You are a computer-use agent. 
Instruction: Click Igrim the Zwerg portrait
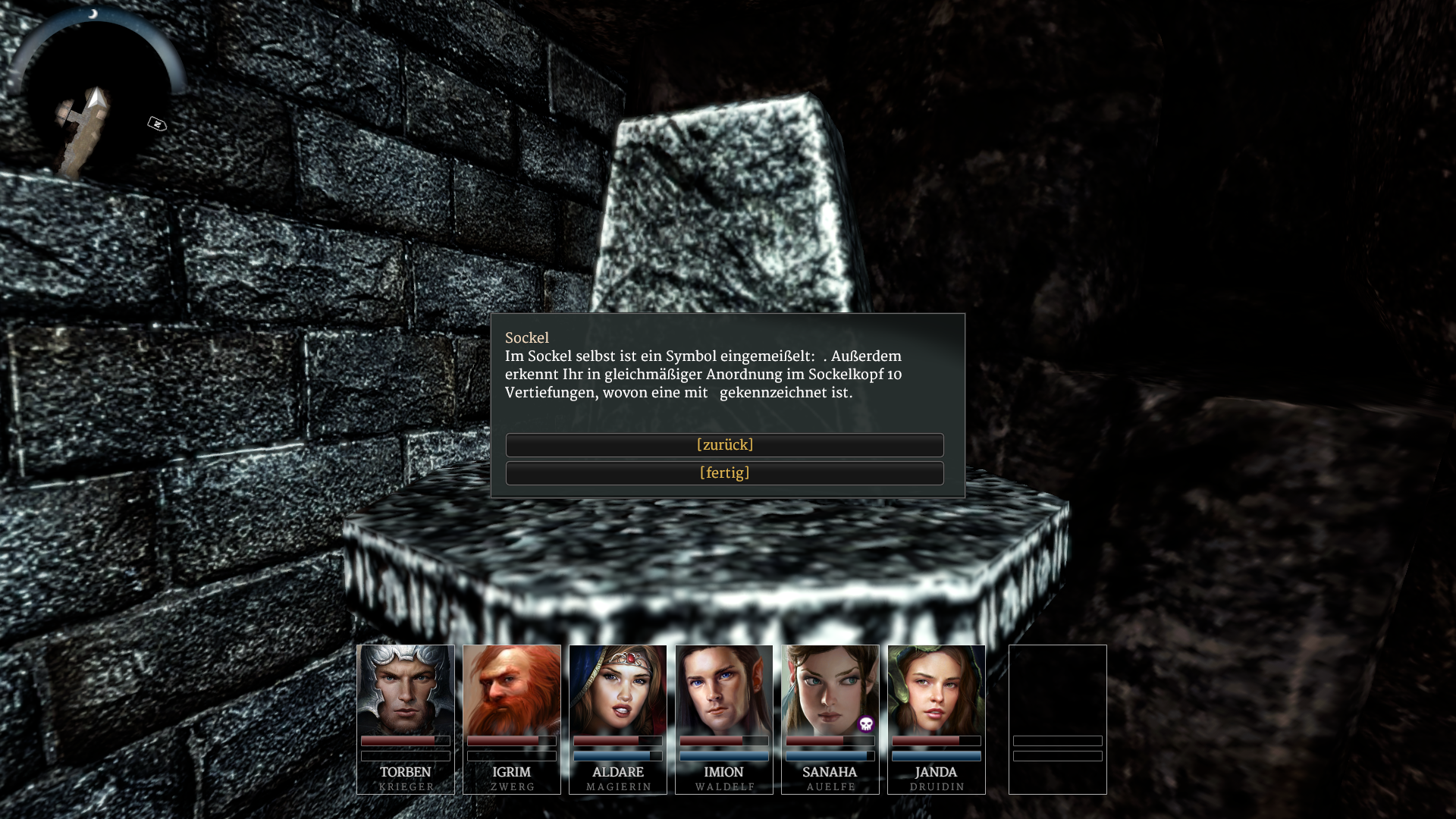[512, 690]
